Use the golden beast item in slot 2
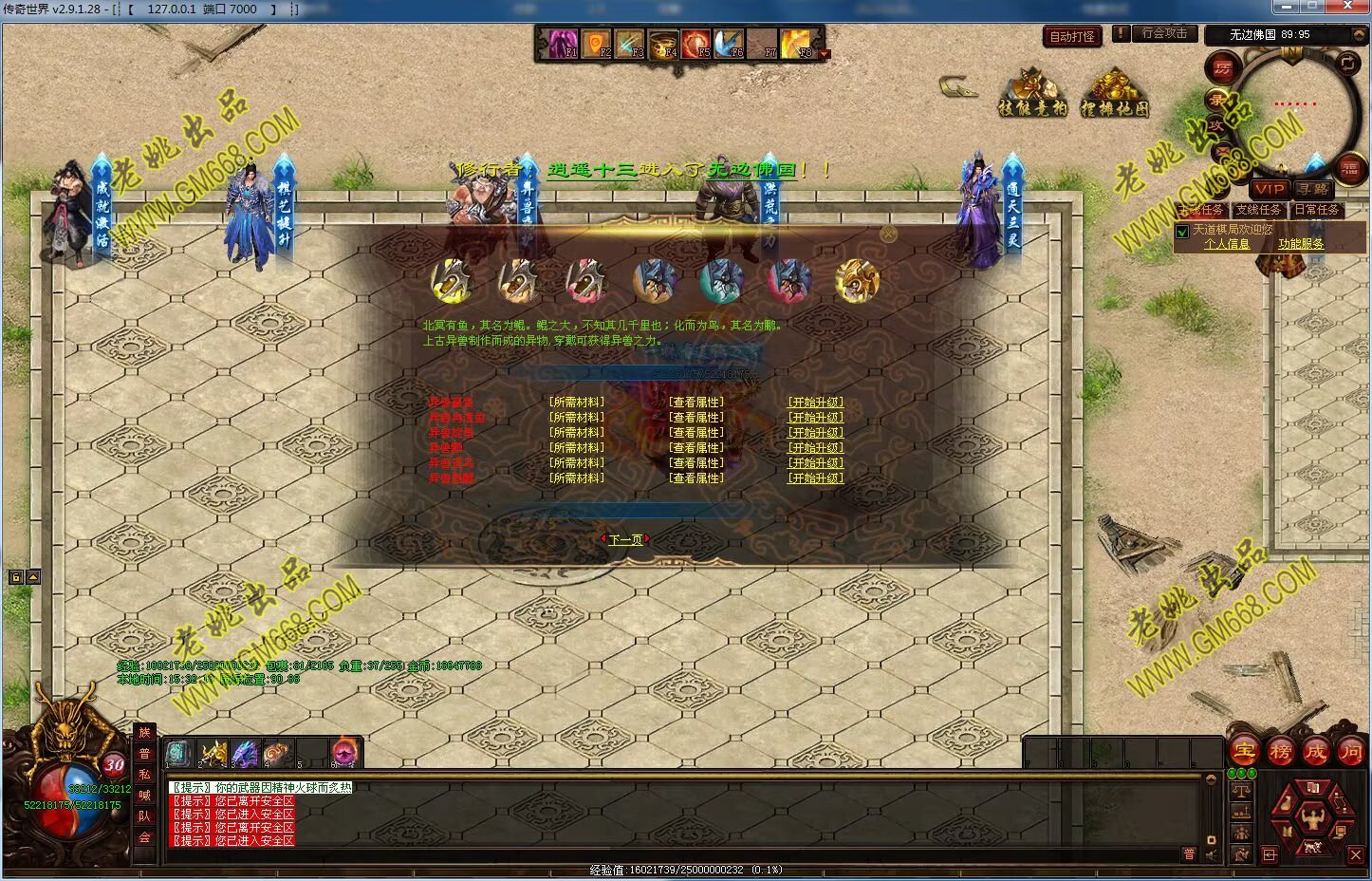Image resolution: width=1372 pixels, height=881 pixels. (212, 754)
